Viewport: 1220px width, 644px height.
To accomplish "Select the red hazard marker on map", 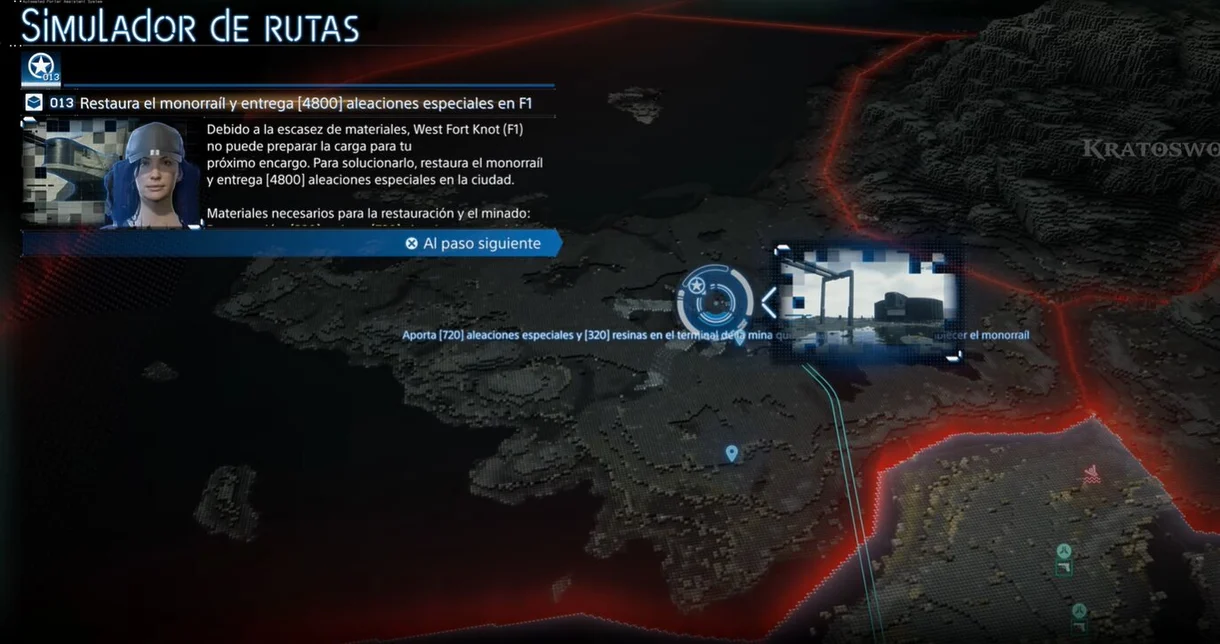I will click(x=1092, y=474).
